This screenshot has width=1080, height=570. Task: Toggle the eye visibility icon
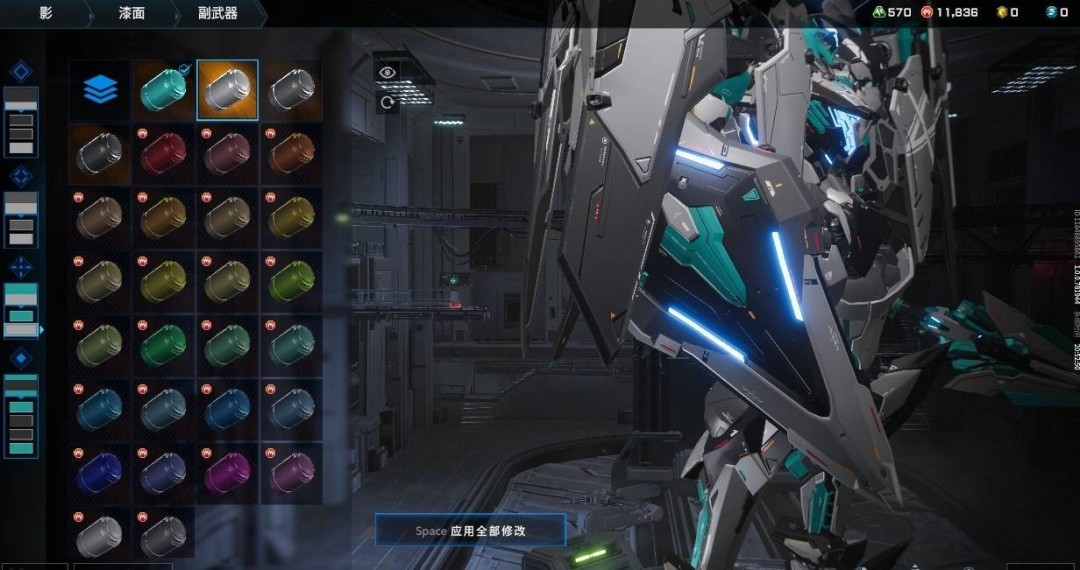click(387, 72)
